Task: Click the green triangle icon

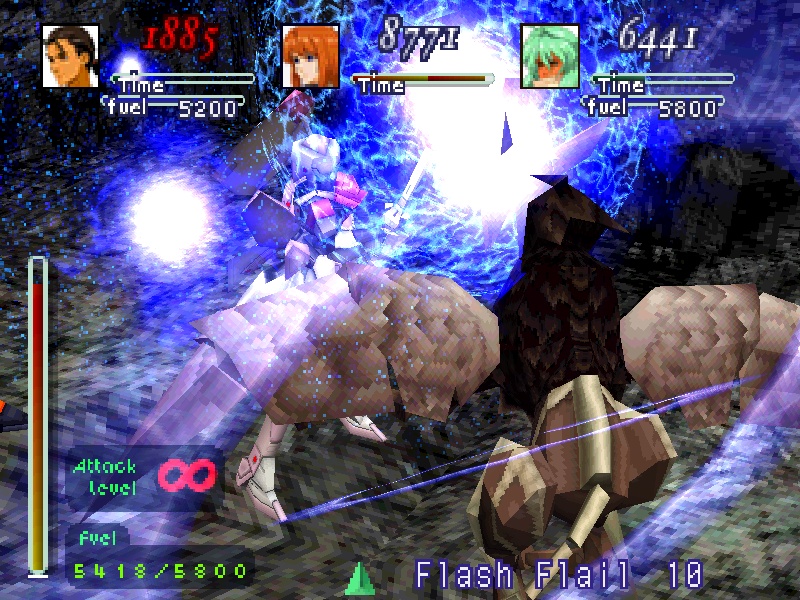Action: (x=359, y=579)
